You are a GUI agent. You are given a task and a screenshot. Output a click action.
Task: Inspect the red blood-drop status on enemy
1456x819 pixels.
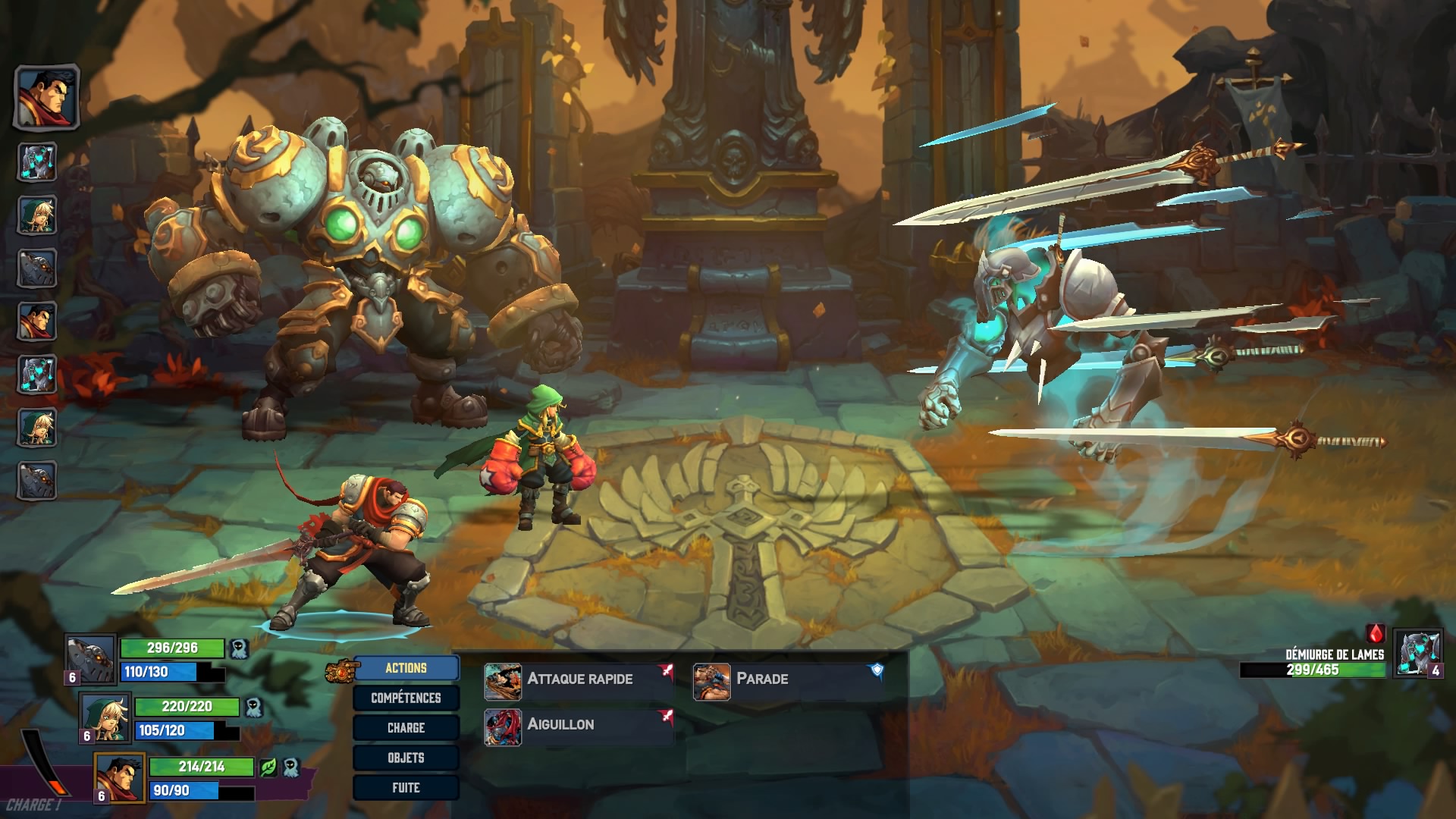pyautogui.click(x=1376, y=633)
